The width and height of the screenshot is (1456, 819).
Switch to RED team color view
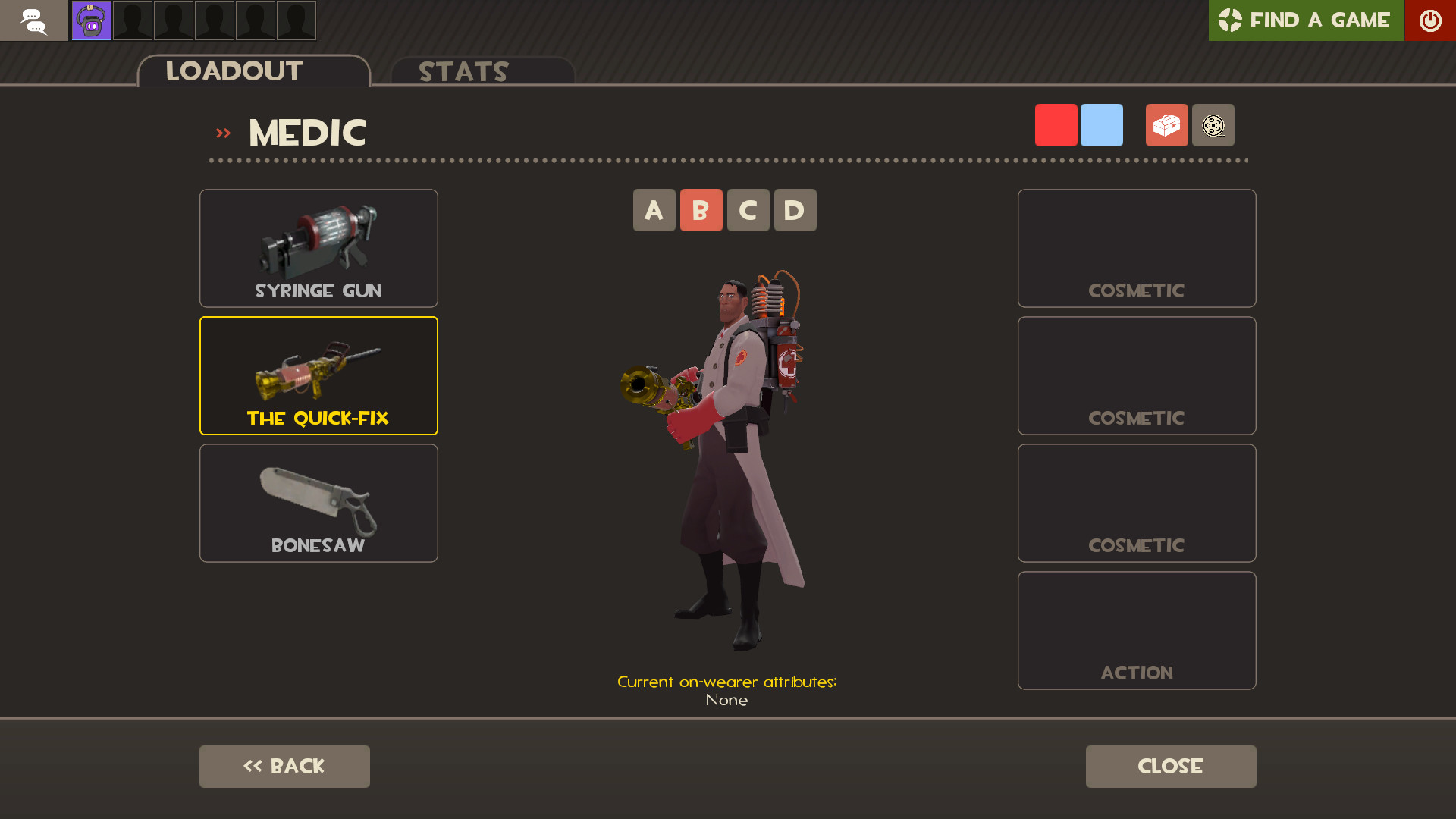point(1056,124)
